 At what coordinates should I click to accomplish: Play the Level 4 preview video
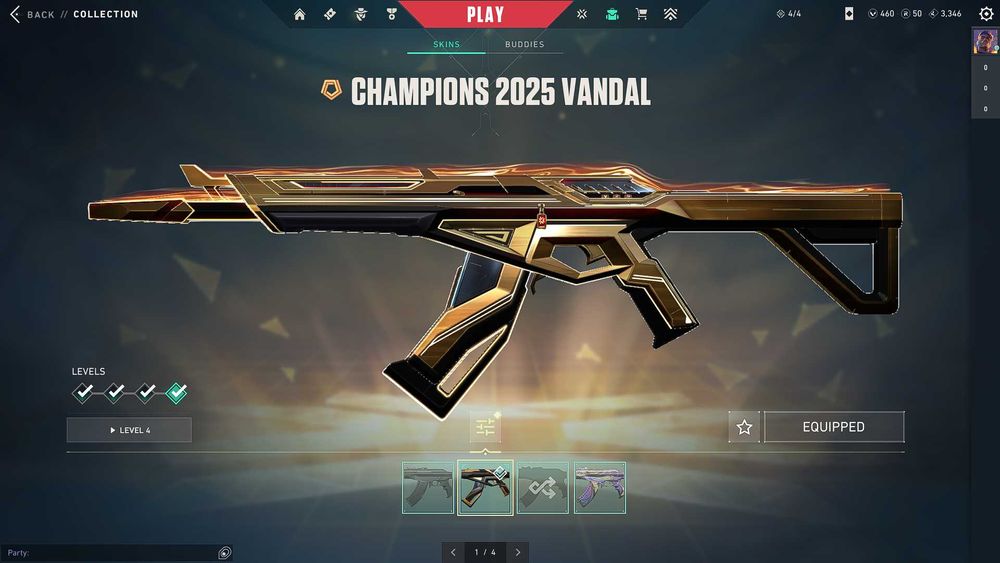tap(129, 430)
